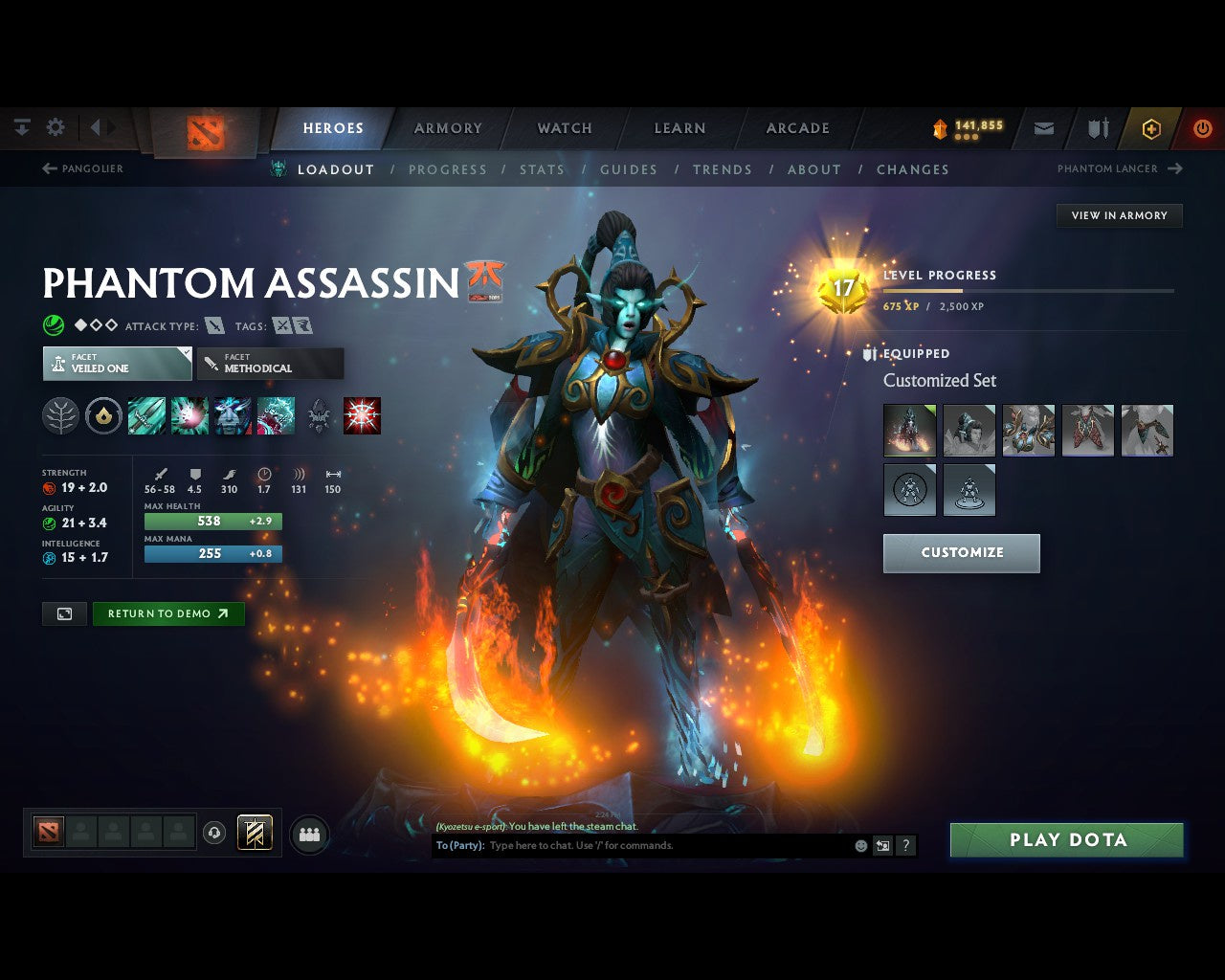Viewport: 1225px width, 980px height.
Task: Open the Armory menu item
Action: coord(446,127)
